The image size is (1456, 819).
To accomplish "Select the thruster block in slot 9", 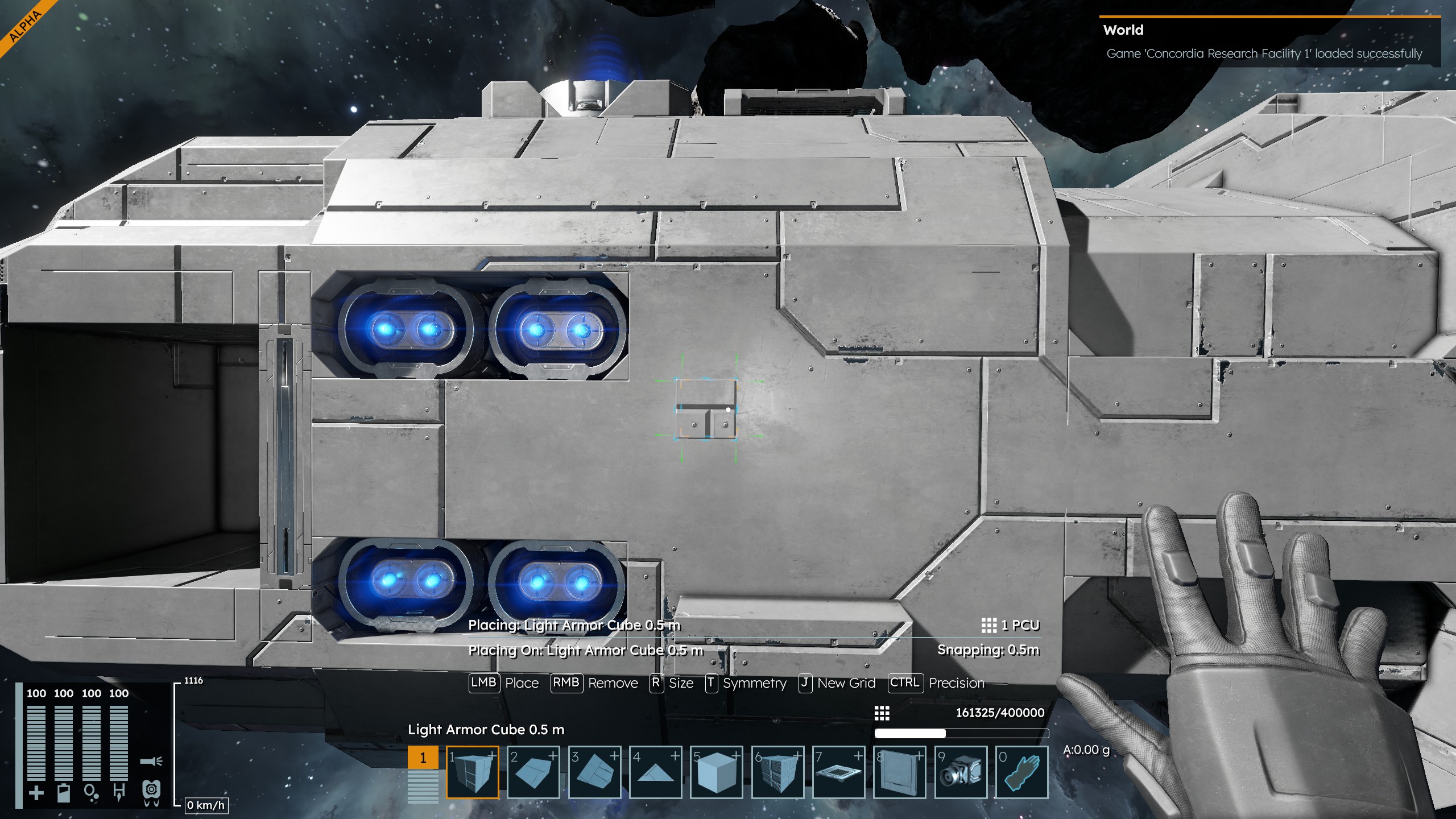I will pyautogui.click(x=961, y=772).
